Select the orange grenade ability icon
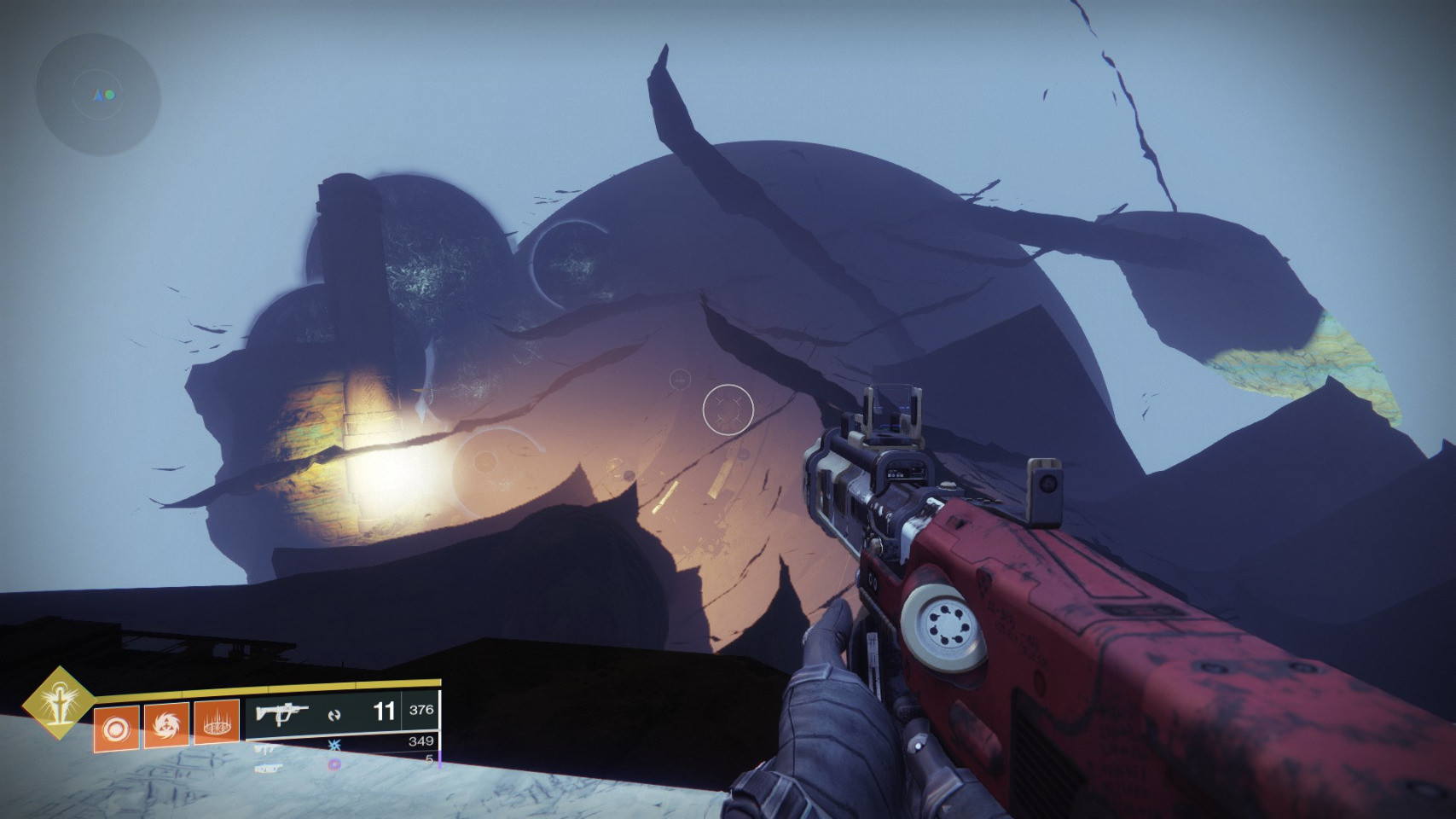The width and height of the screenshot is (1456, 819). (x=116, y=728)
